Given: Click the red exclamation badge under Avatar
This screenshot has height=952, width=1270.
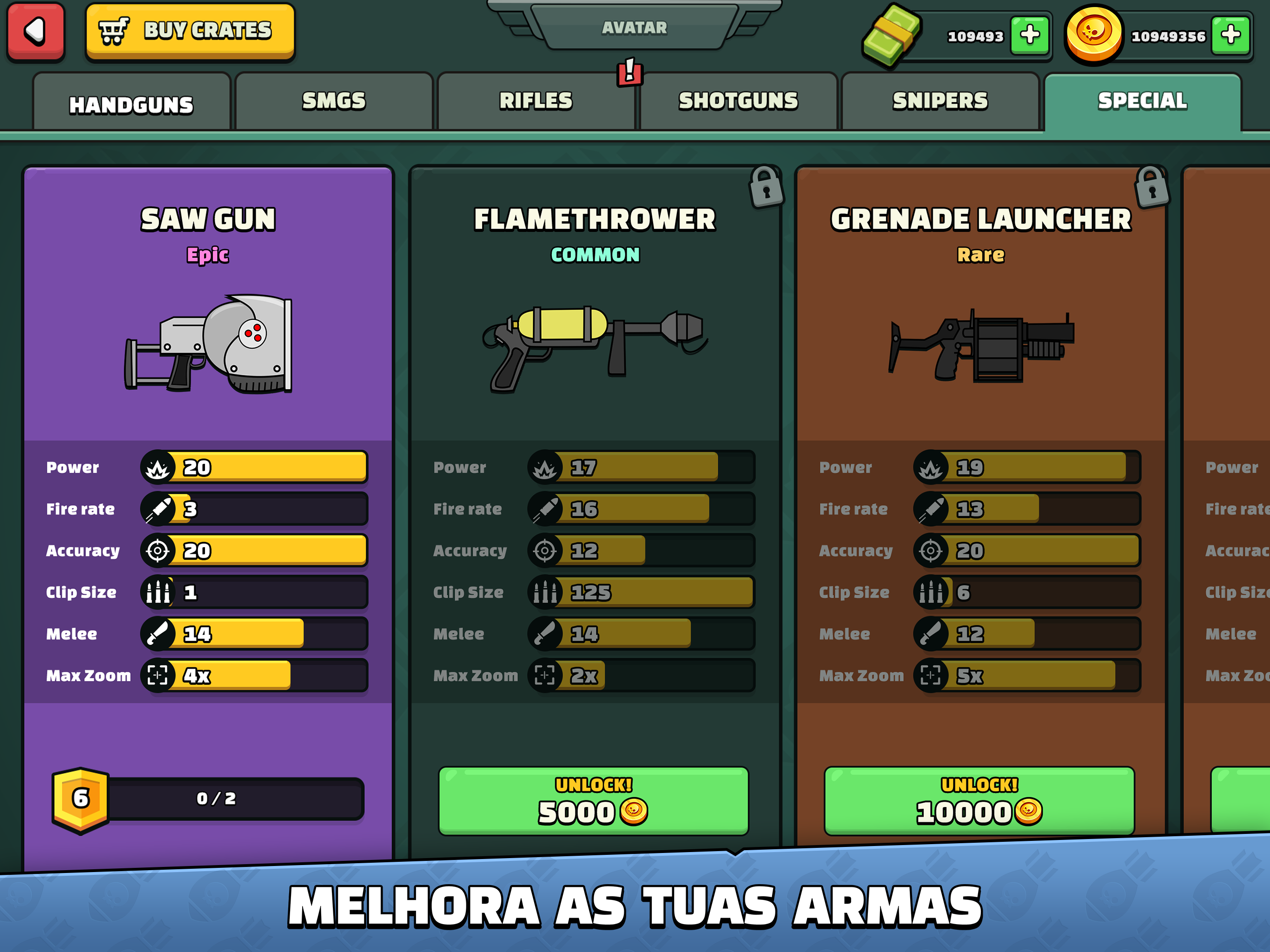Looking at the screenshot, I should coord(630,75).
